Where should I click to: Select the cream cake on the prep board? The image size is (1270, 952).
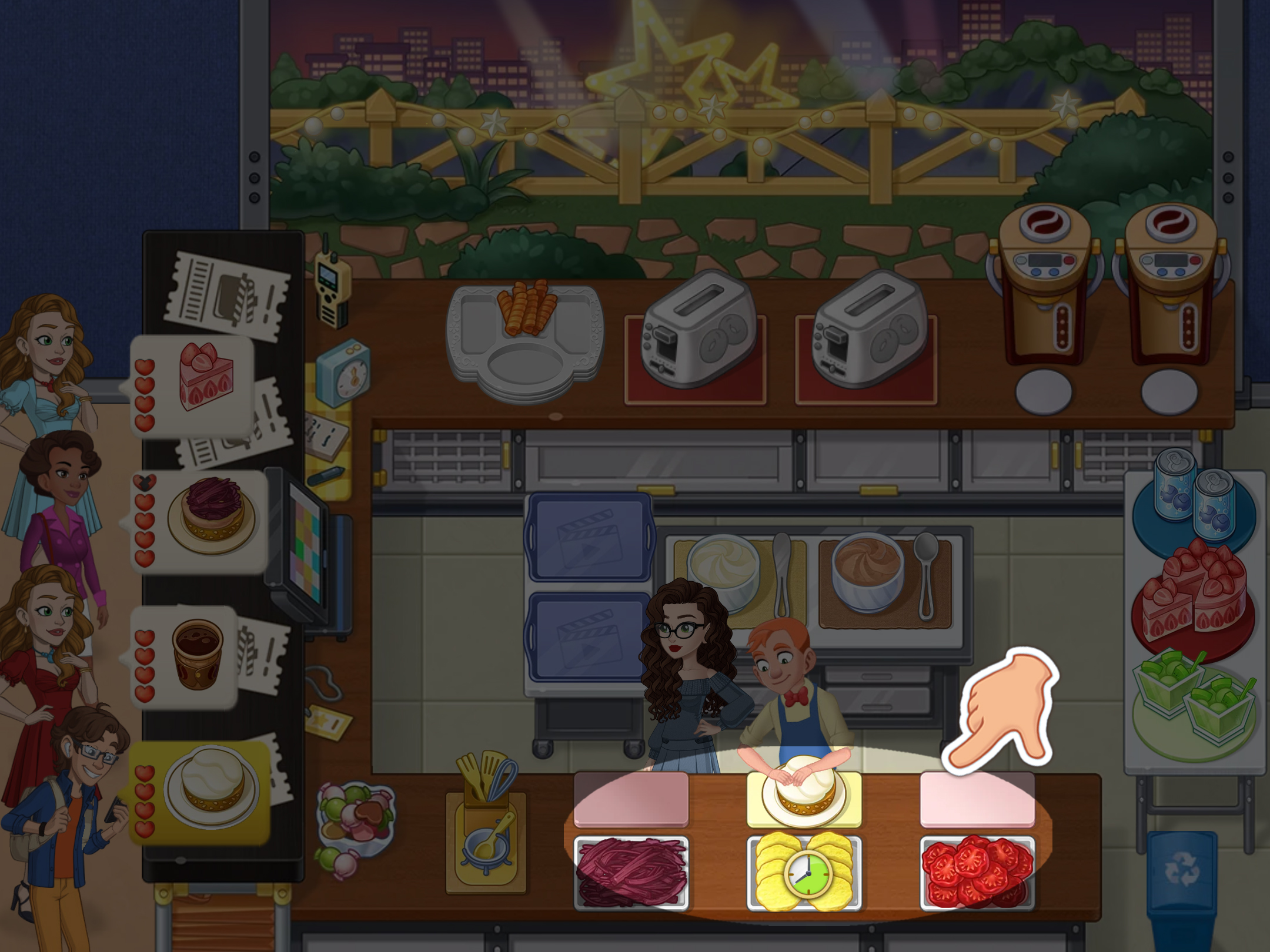[804, 790]
